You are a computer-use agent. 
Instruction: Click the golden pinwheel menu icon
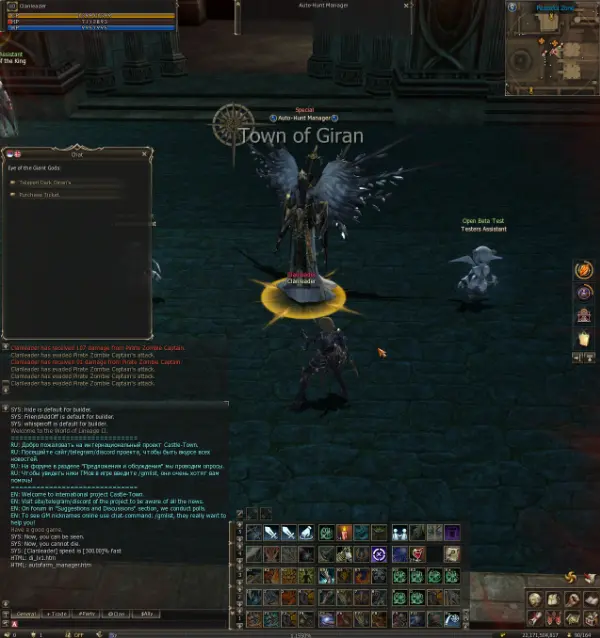pos(570,577)
